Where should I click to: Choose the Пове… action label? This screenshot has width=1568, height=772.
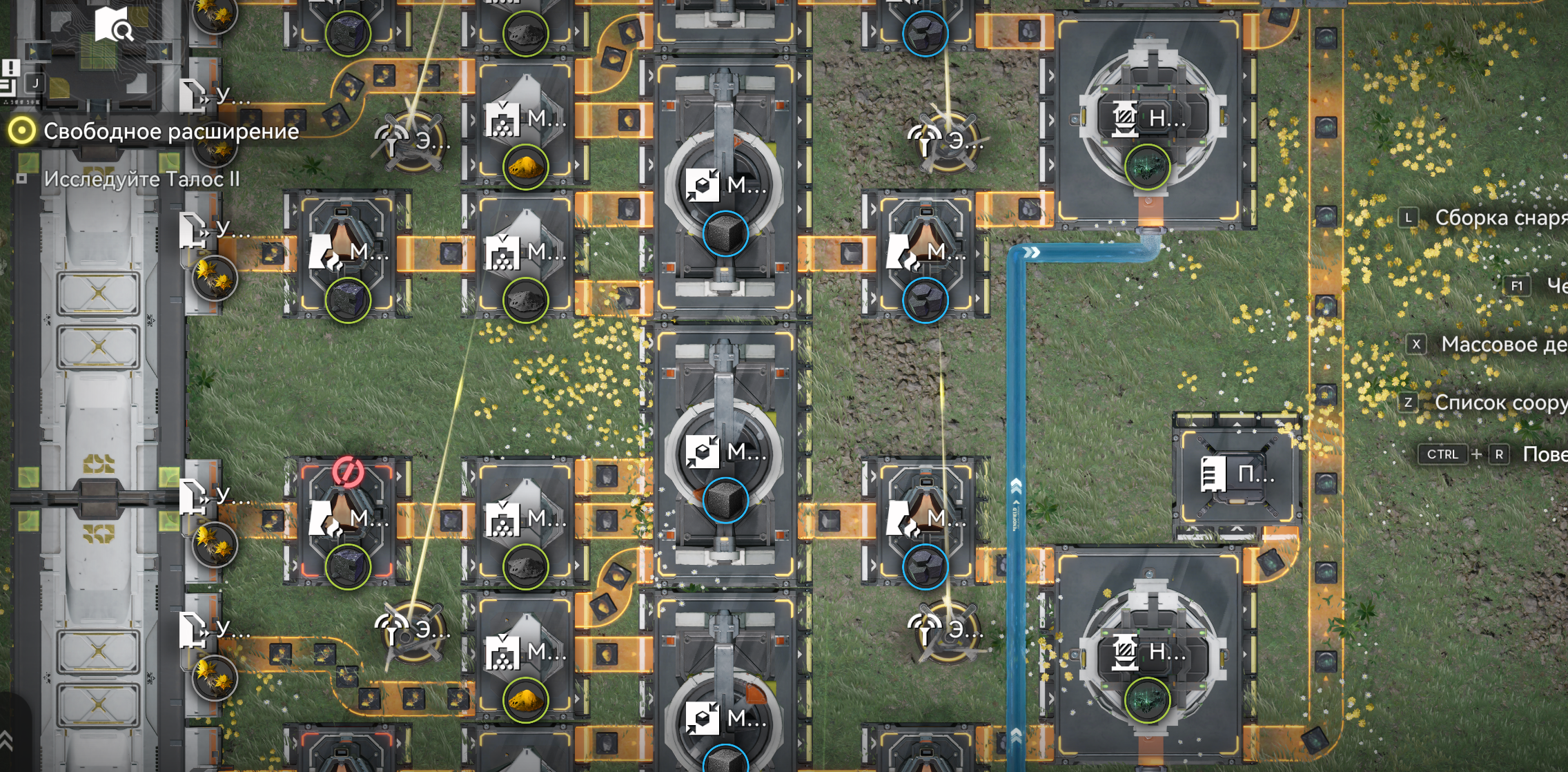1545,454
